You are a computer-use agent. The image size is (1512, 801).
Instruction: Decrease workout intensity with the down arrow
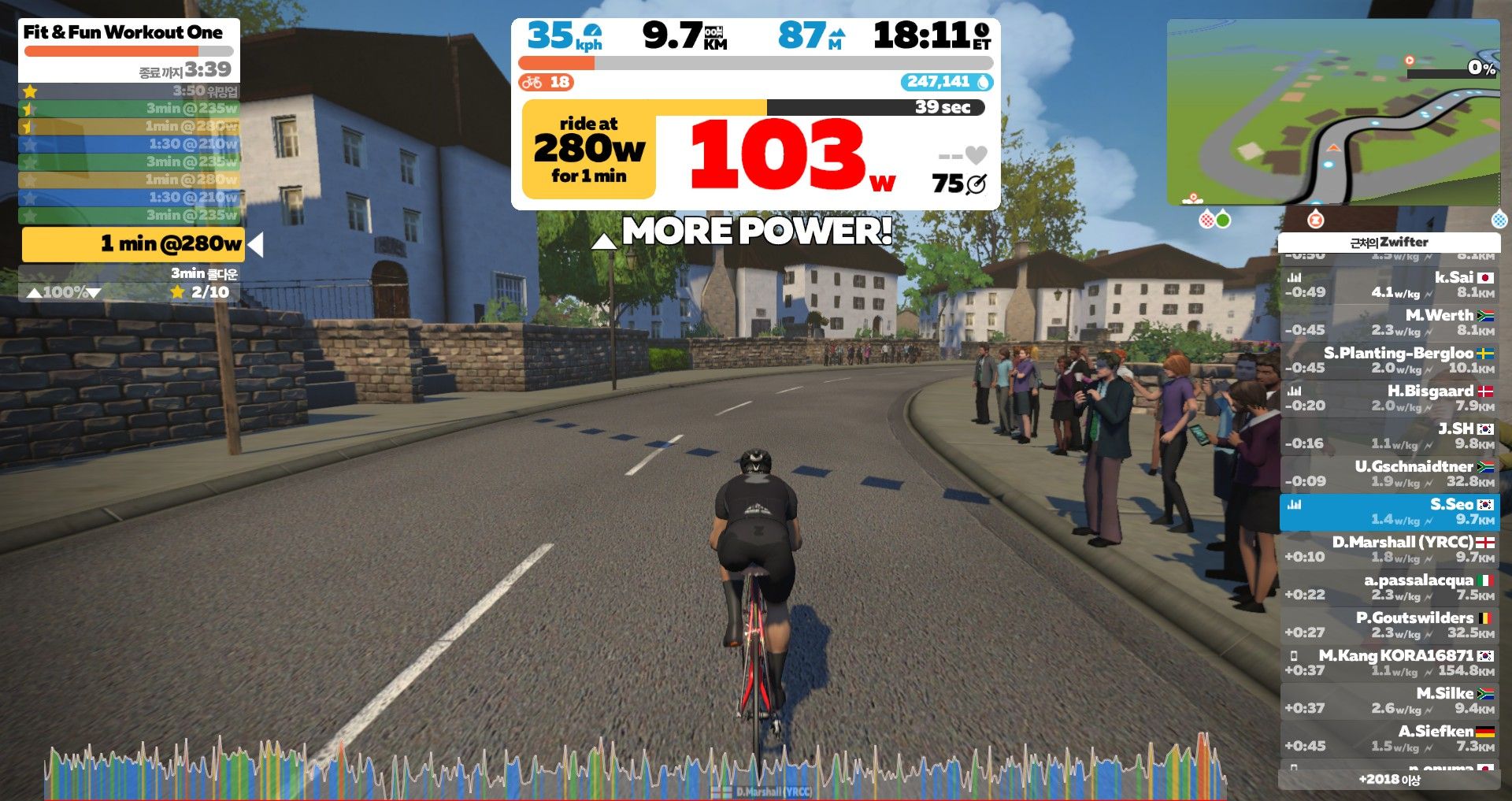click(94, 293)
